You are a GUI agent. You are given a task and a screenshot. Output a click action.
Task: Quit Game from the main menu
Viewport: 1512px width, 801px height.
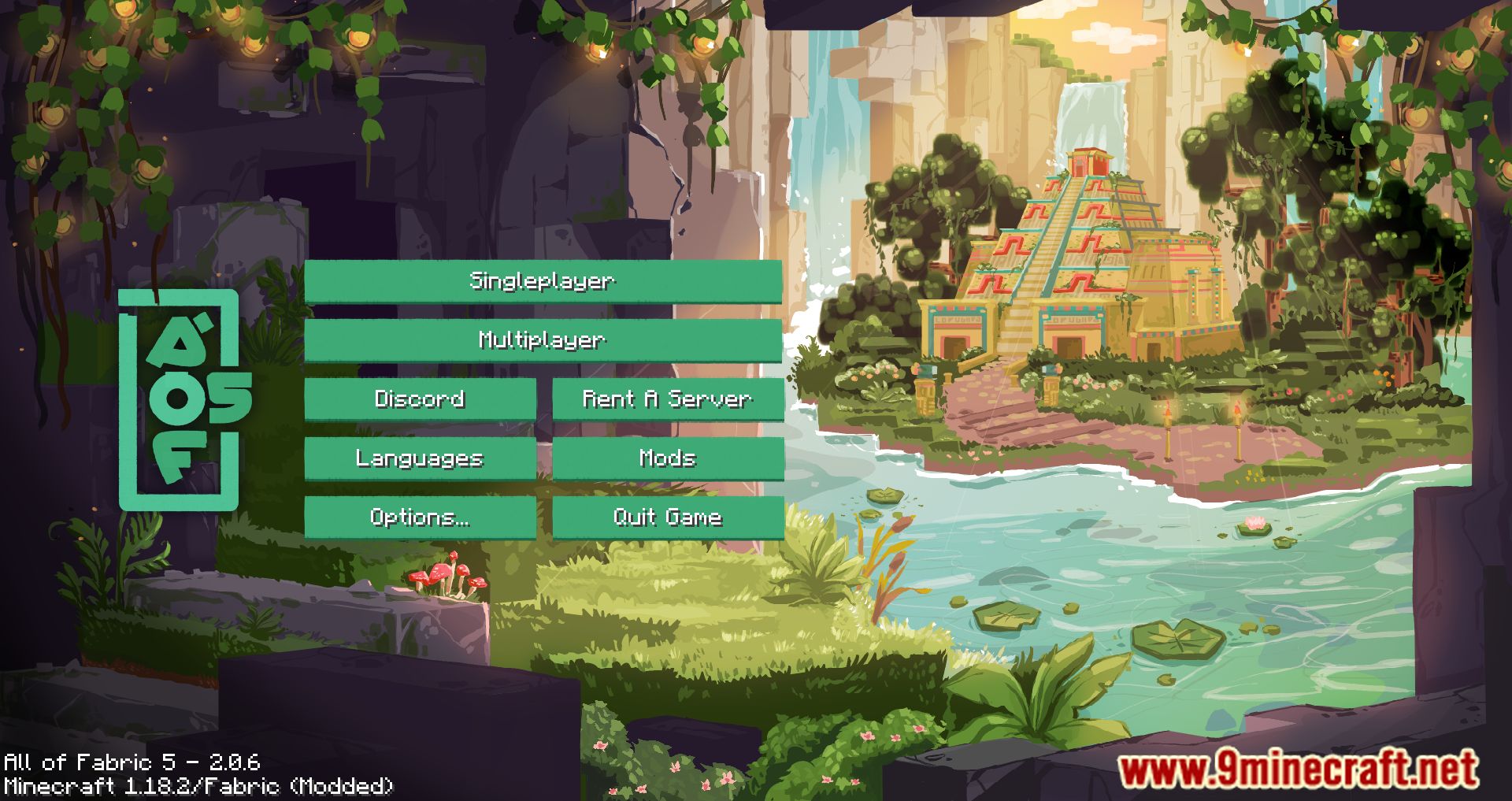click(x=668, y=517)
